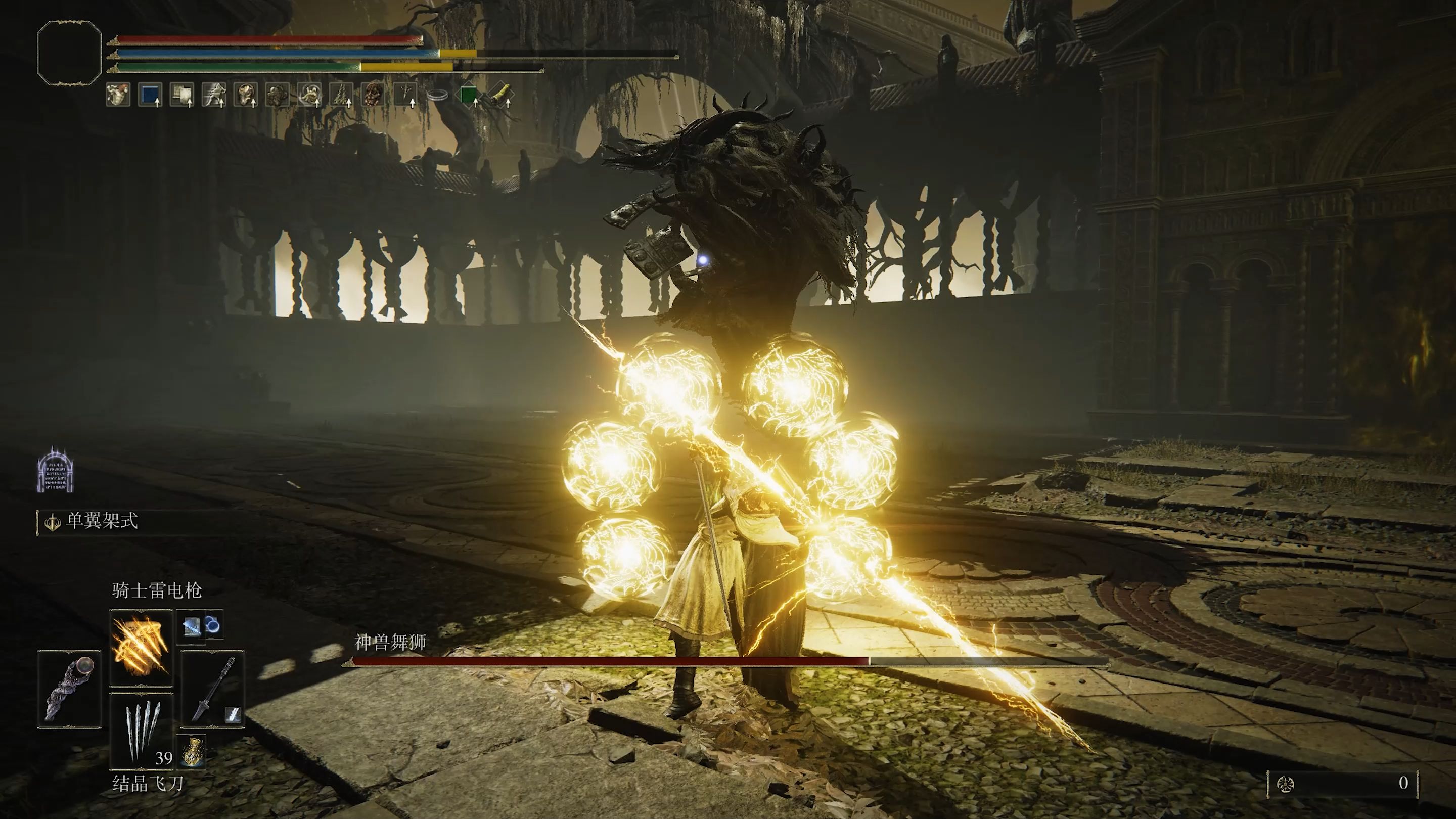Select the golden flask pouch item
The height and width of the screenshot is (819, 1456).
192,752
